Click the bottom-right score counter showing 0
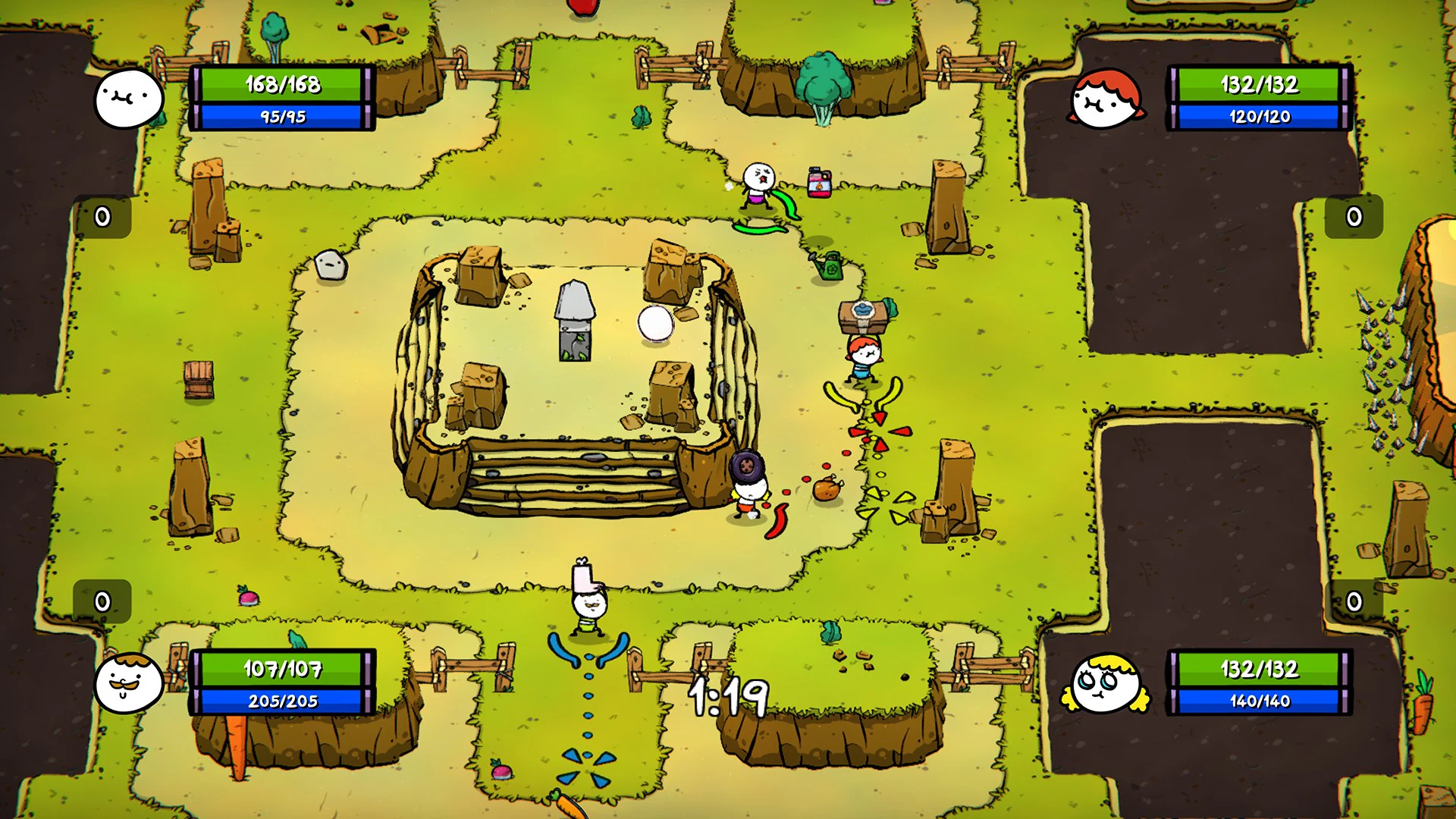 click(1354, 600)
